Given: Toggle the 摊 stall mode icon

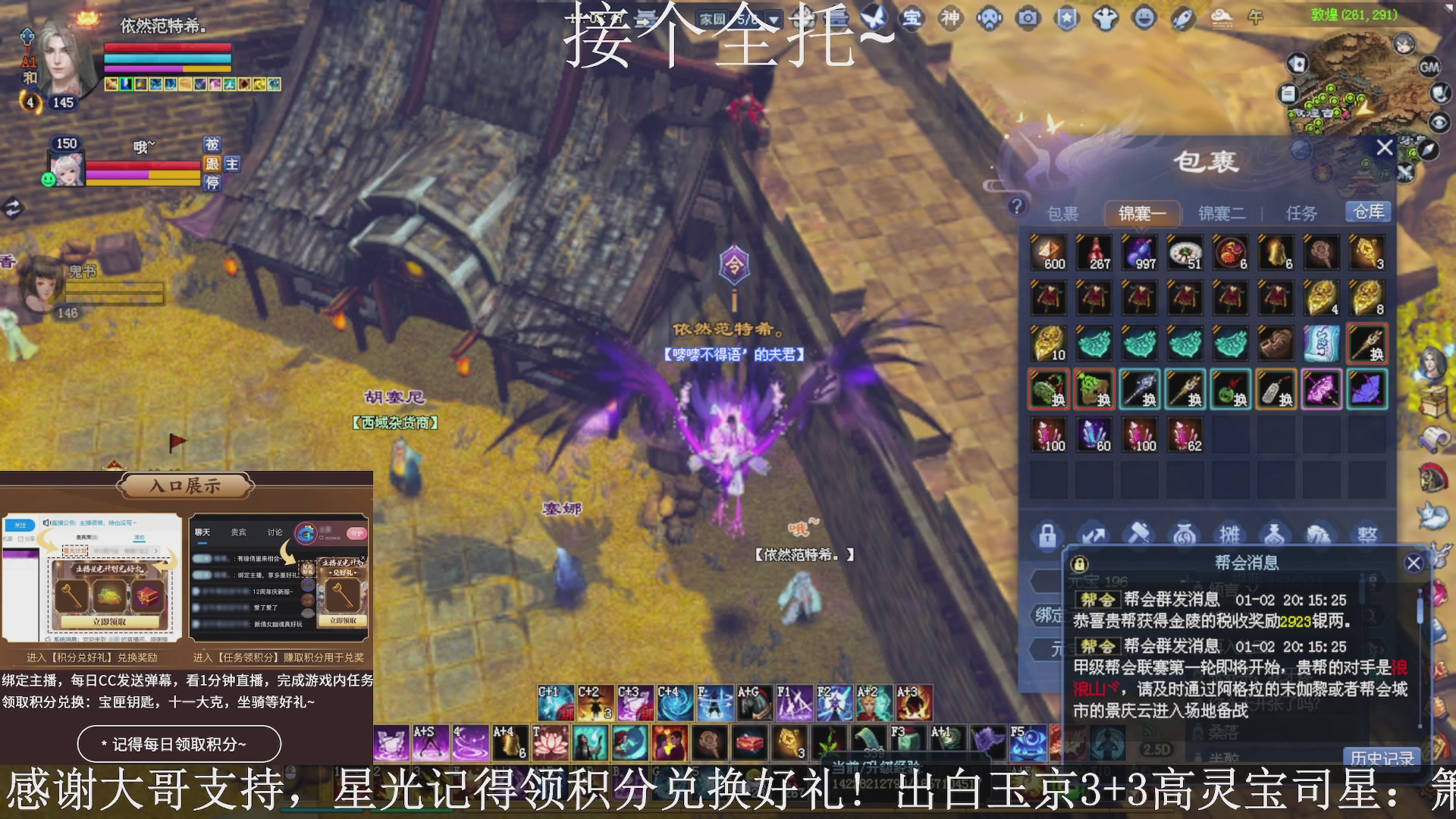Looking at the screenshot, I should [1228, 535].
